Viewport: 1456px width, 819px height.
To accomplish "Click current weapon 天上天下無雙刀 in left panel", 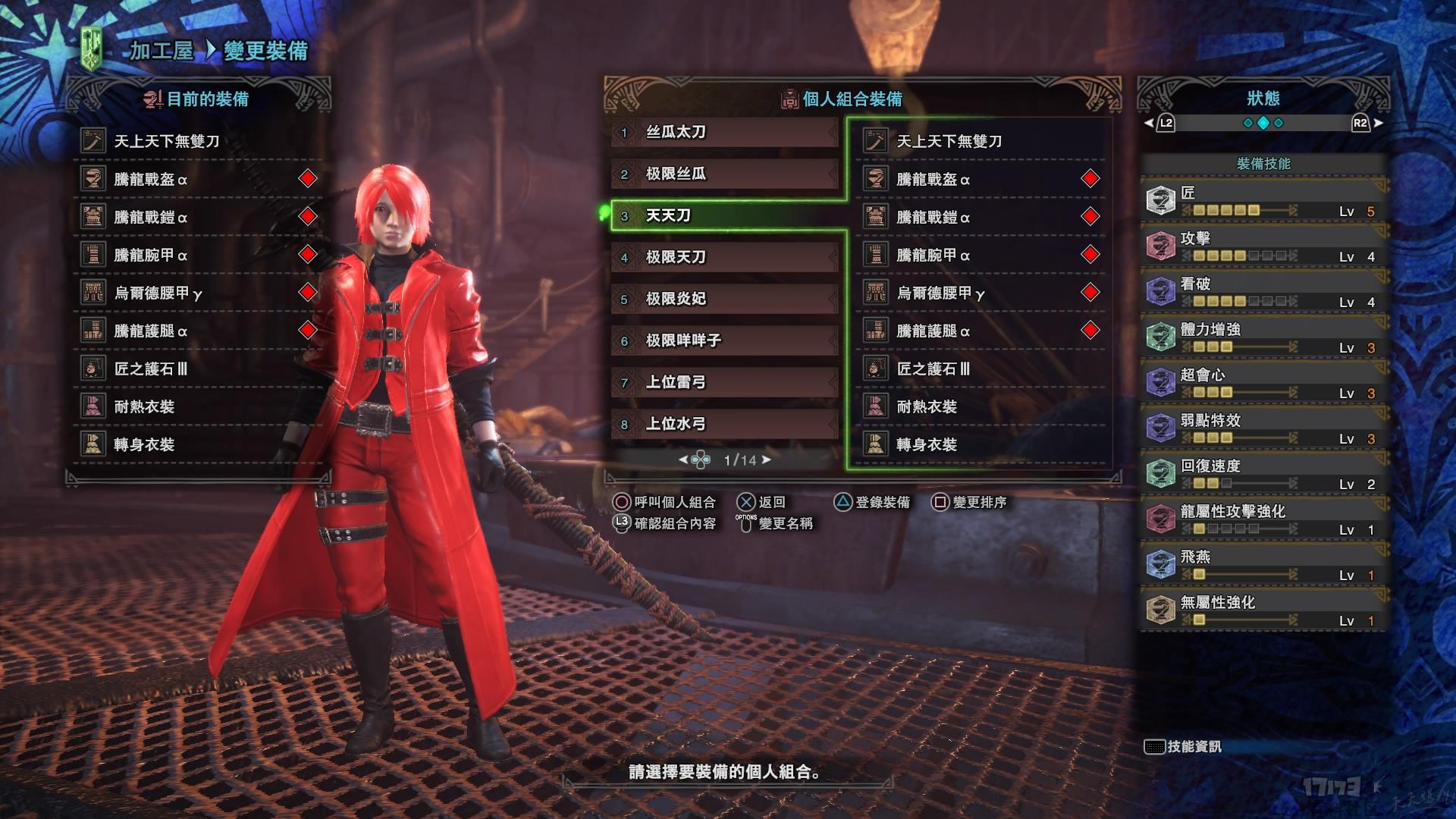I will [x=167, y=141].
